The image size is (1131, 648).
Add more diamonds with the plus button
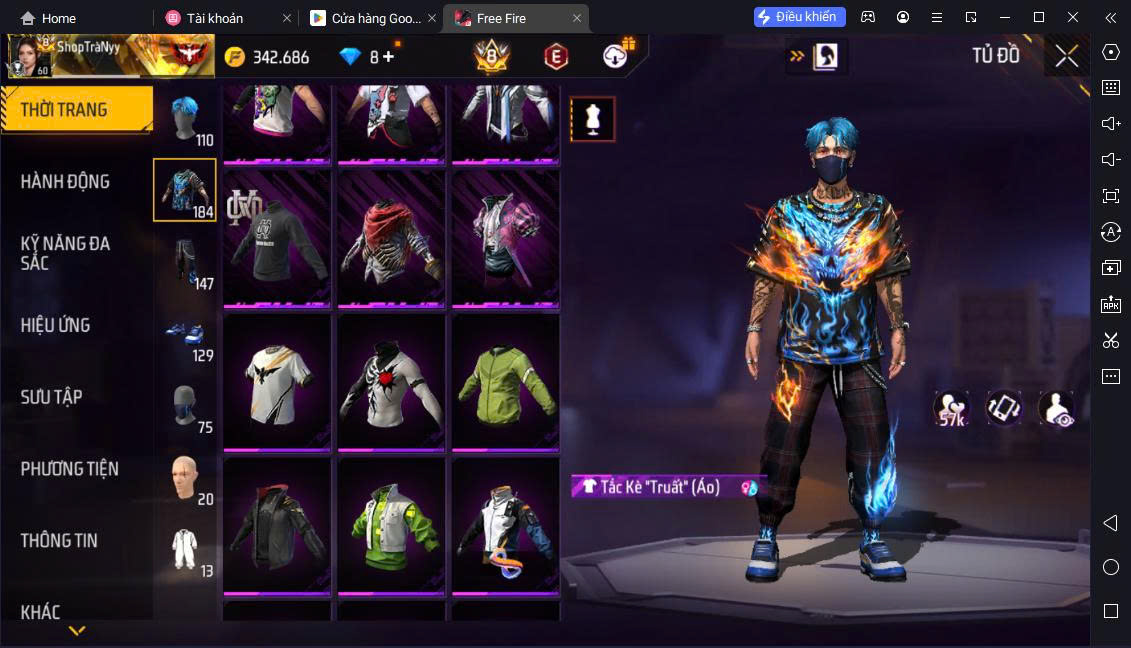click(389, 57)
